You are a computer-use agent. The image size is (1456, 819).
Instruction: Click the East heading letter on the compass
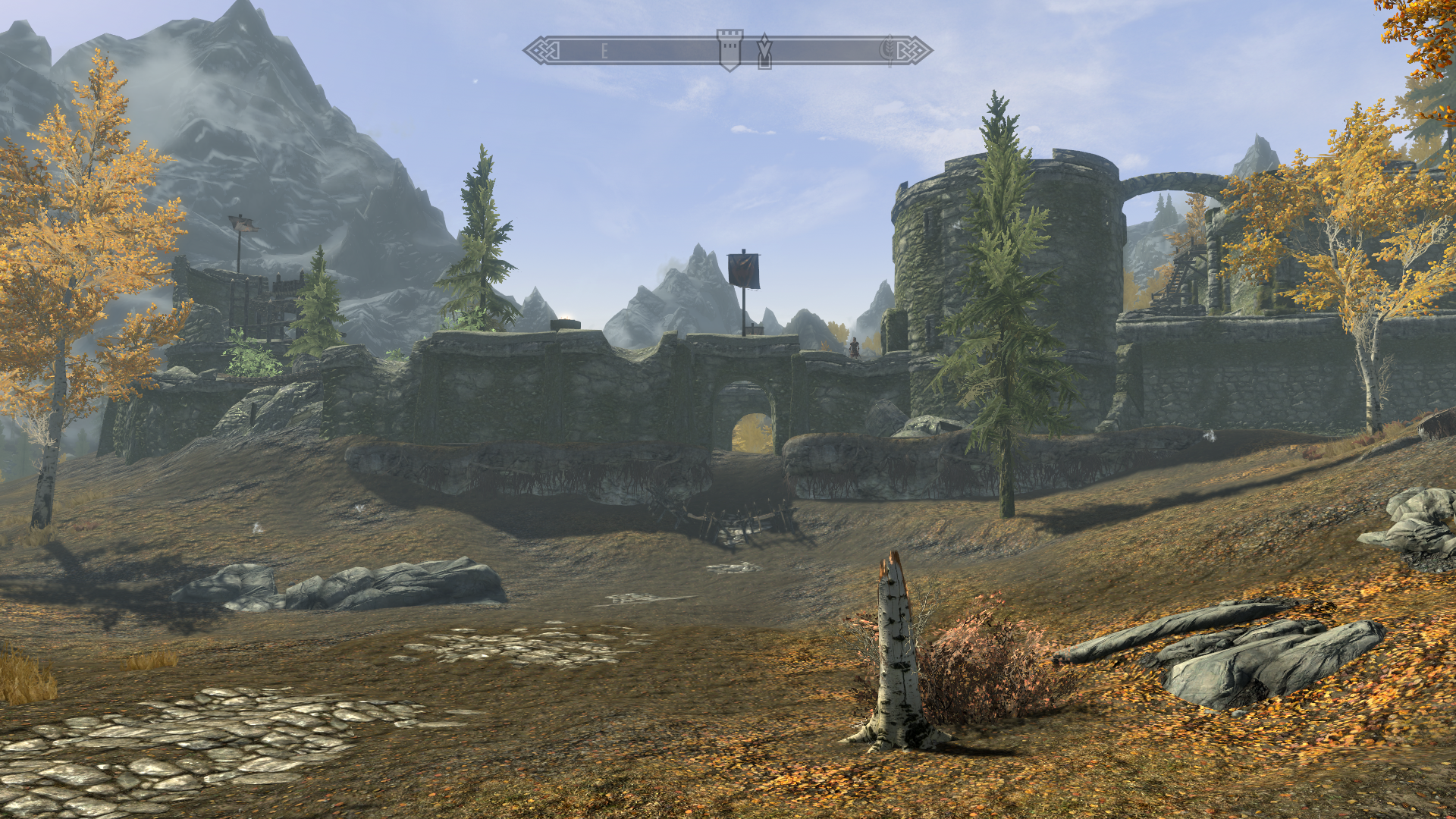pos(604,52)
